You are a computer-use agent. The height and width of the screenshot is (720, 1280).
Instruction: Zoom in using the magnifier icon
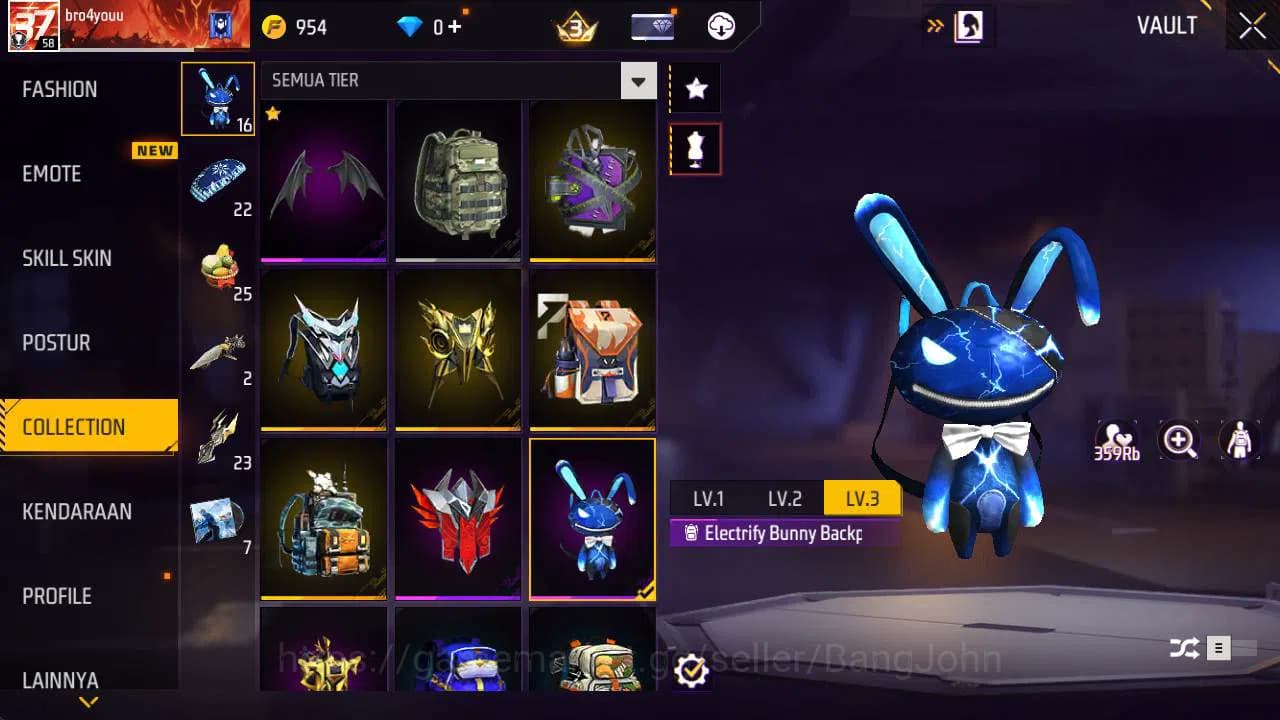[1178, 440]
